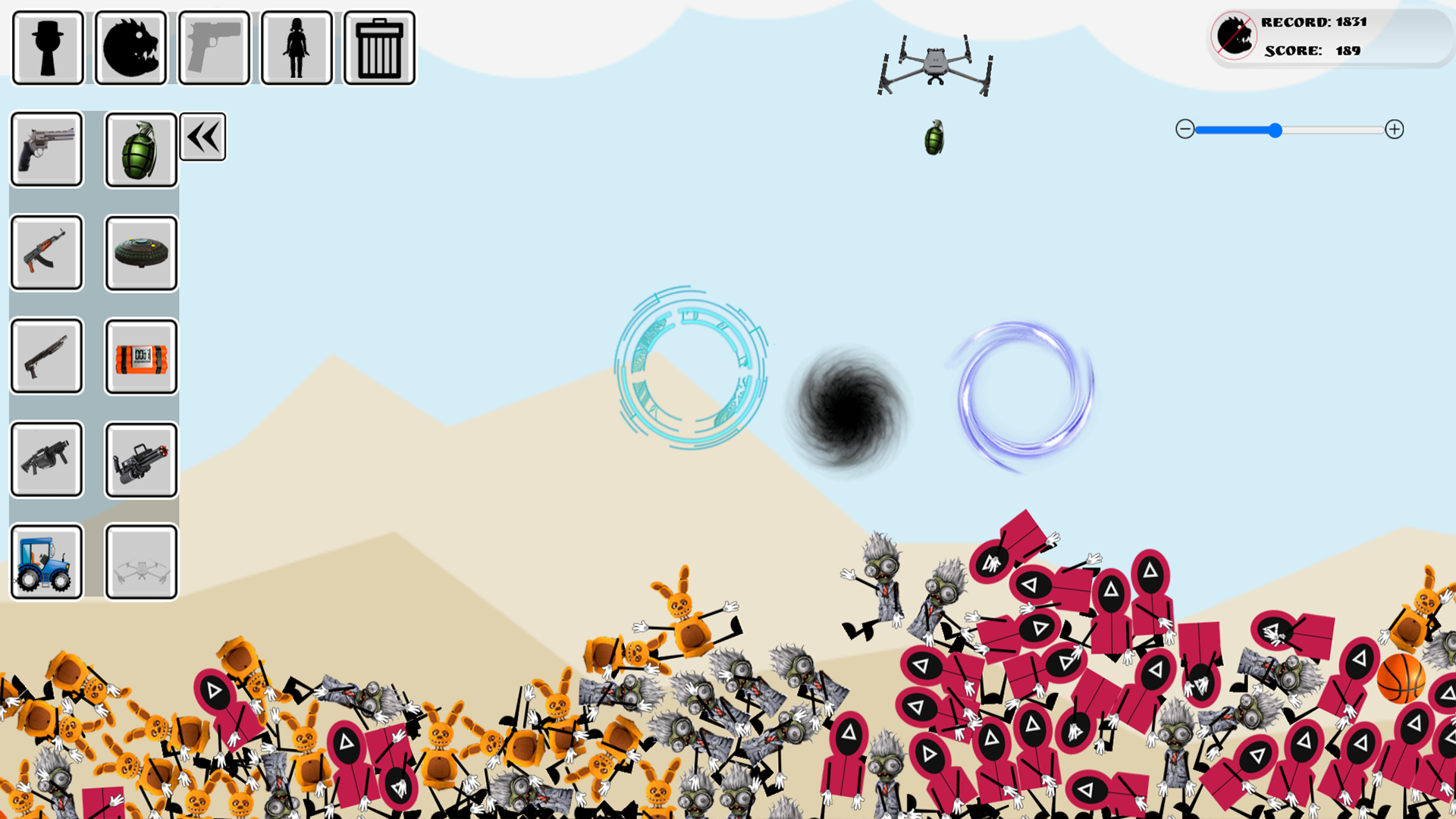This screenshot has height=819, width=1456.
Task: Select the revolver weapon
Action: [45, 149]
